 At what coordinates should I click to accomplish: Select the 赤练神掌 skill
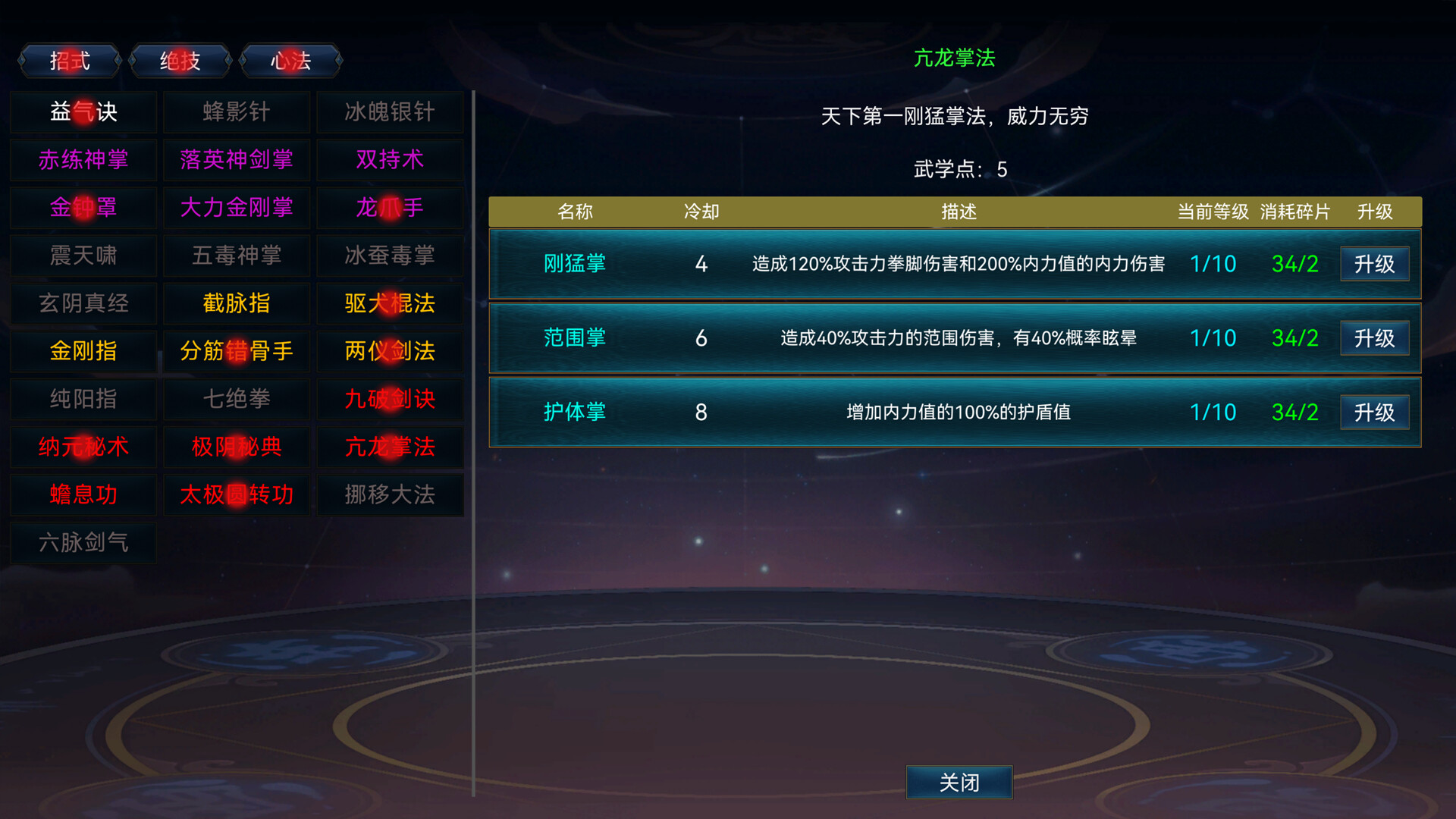83,159
